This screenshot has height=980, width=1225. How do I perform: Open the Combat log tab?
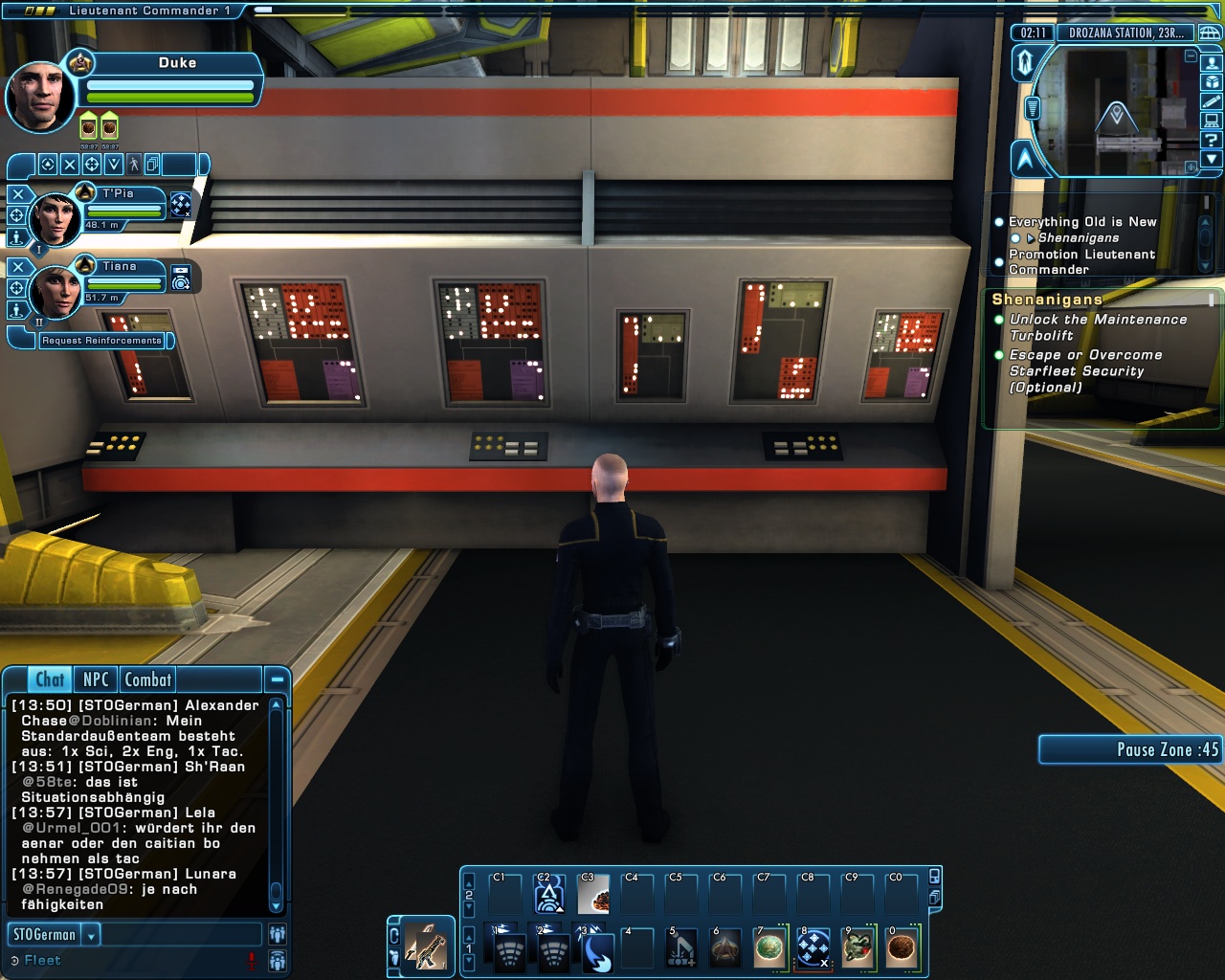pyautogui.click(x=148, y=679)
